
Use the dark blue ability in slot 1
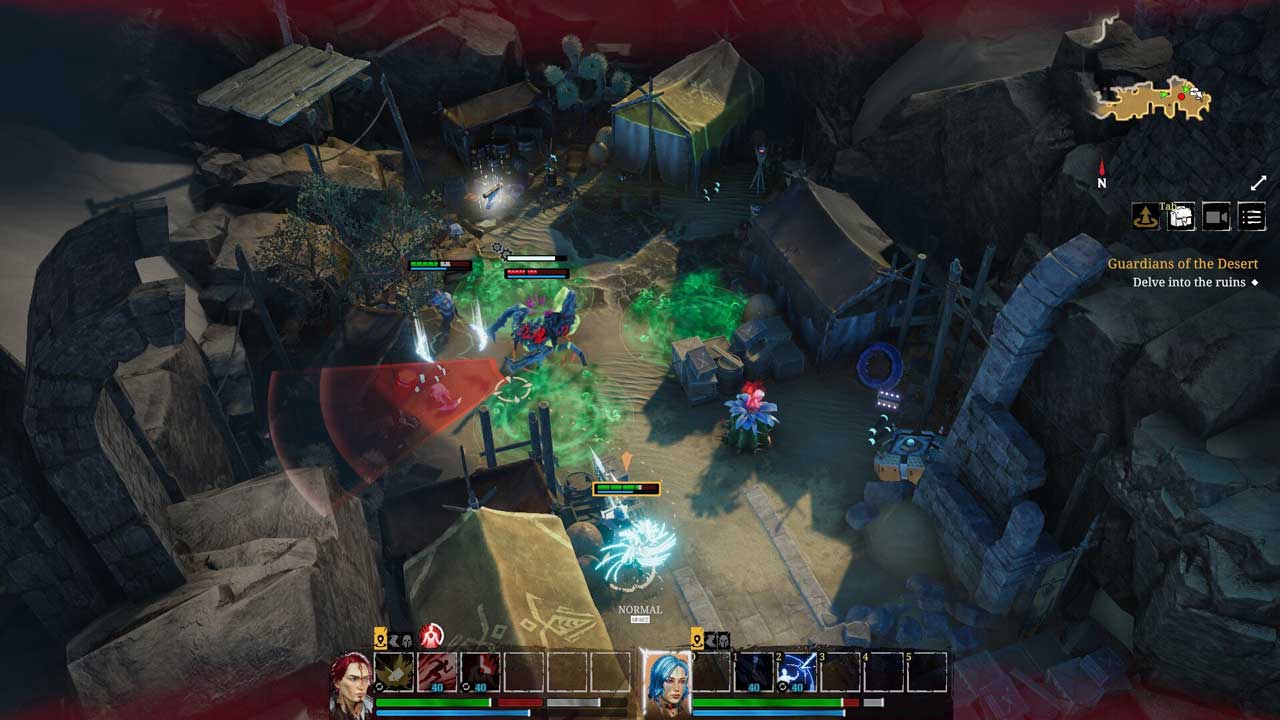click(754, 672)
